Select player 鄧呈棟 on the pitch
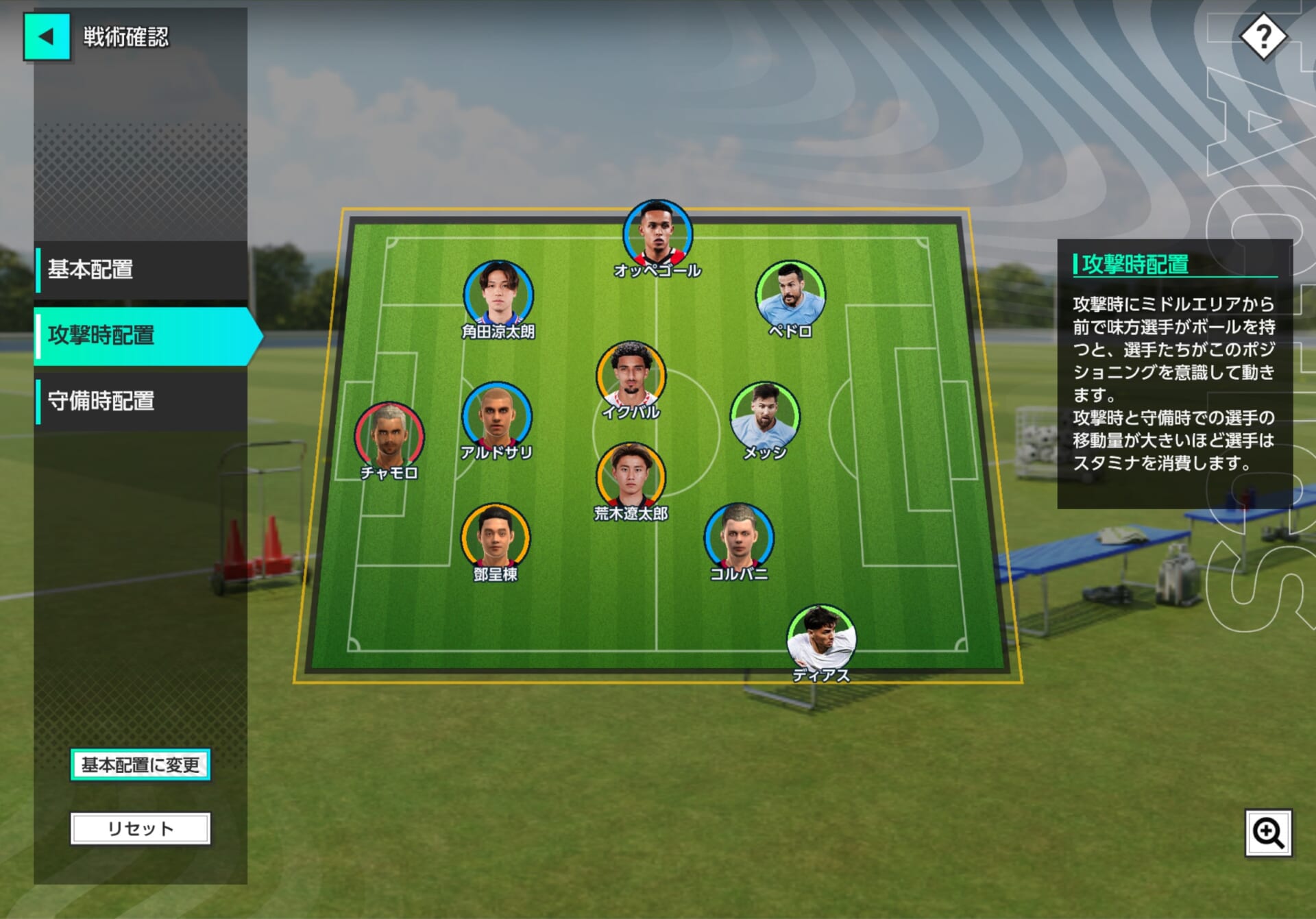The width and height of the screenshot is (1316, 919). tap(495, 538)
